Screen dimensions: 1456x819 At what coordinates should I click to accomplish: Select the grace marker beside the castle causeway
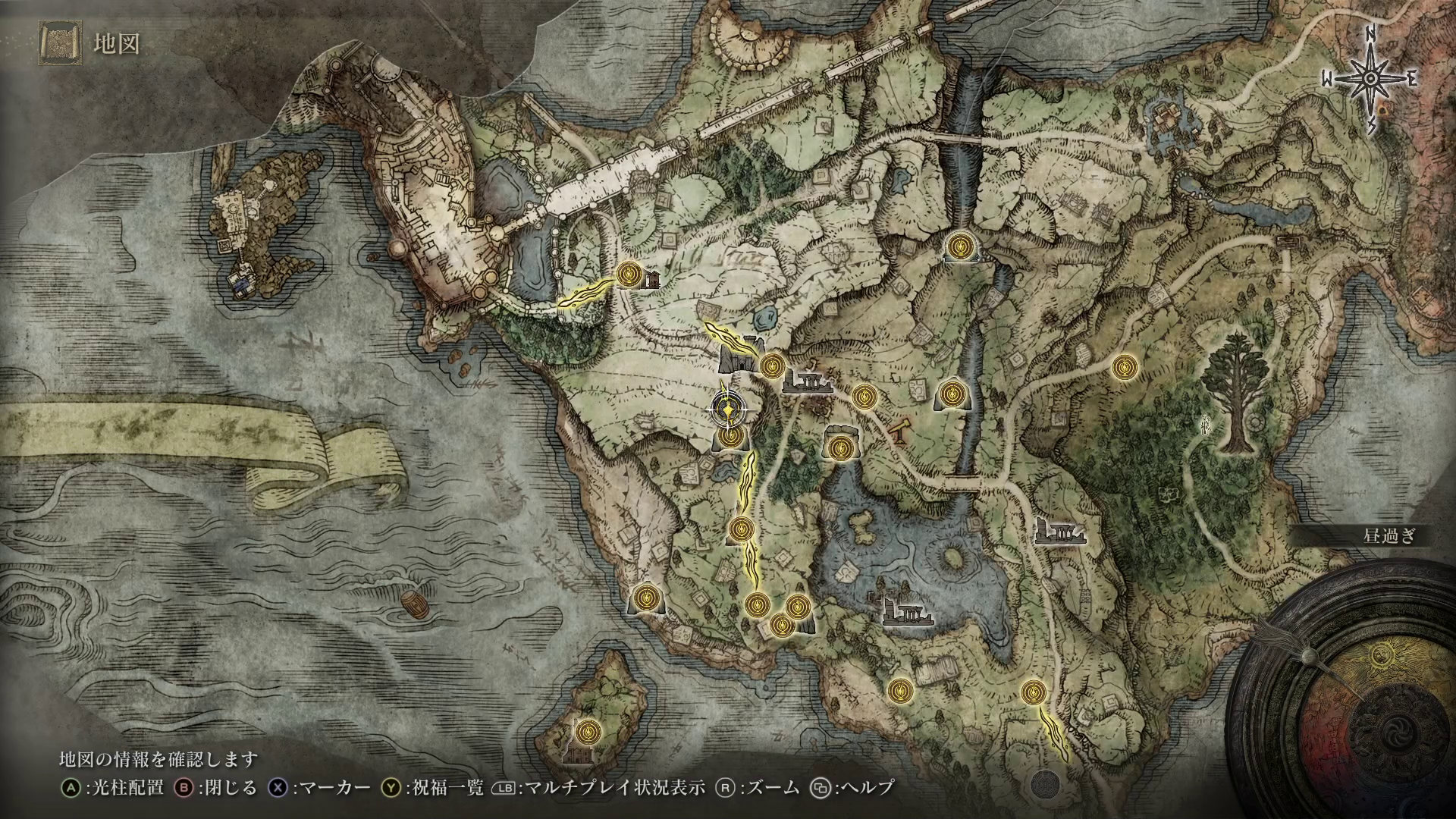[628, 274]
